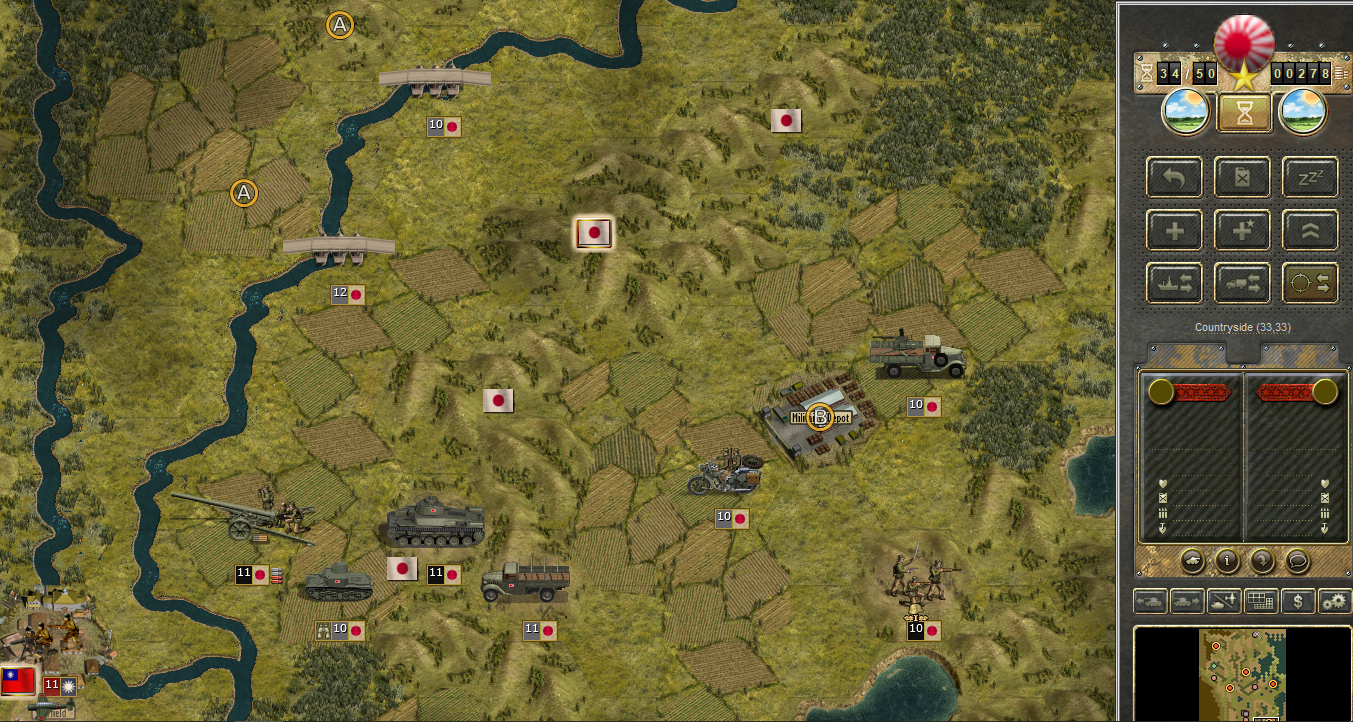
Task: Select next unit with right-arrow tank button
Action: pos(1187,601)
